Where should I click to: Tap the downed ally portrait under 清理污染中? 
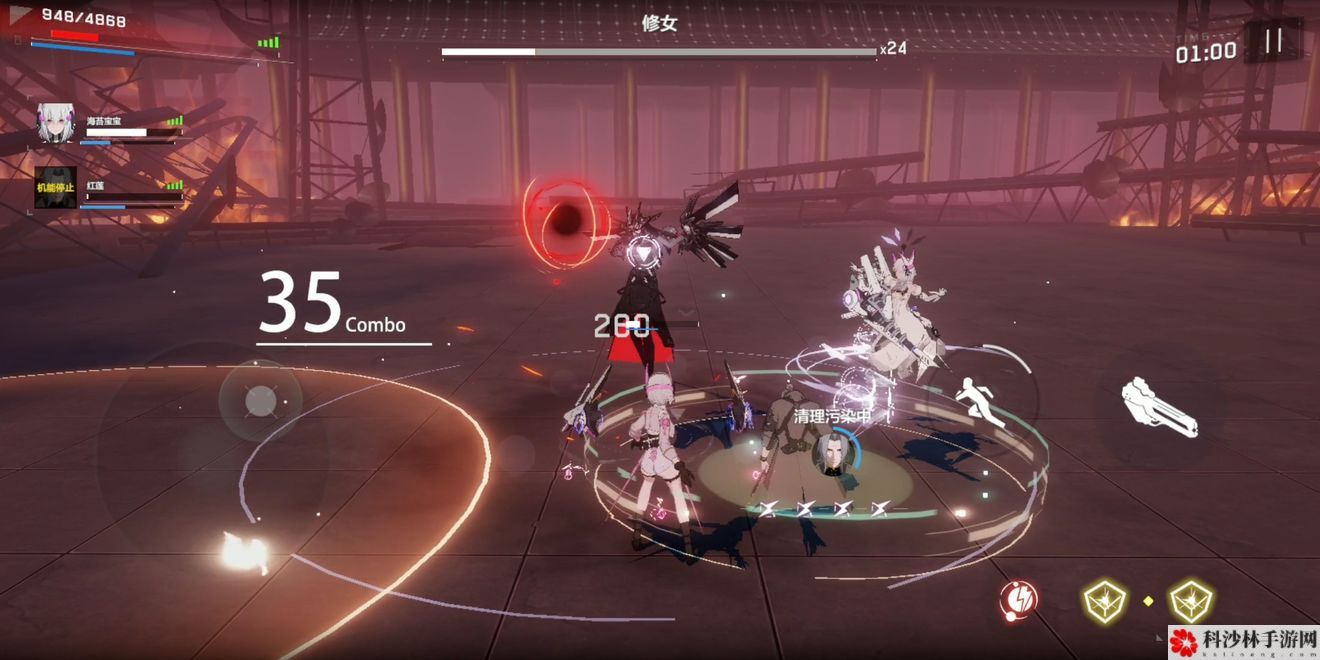click(x=830, y=453)
